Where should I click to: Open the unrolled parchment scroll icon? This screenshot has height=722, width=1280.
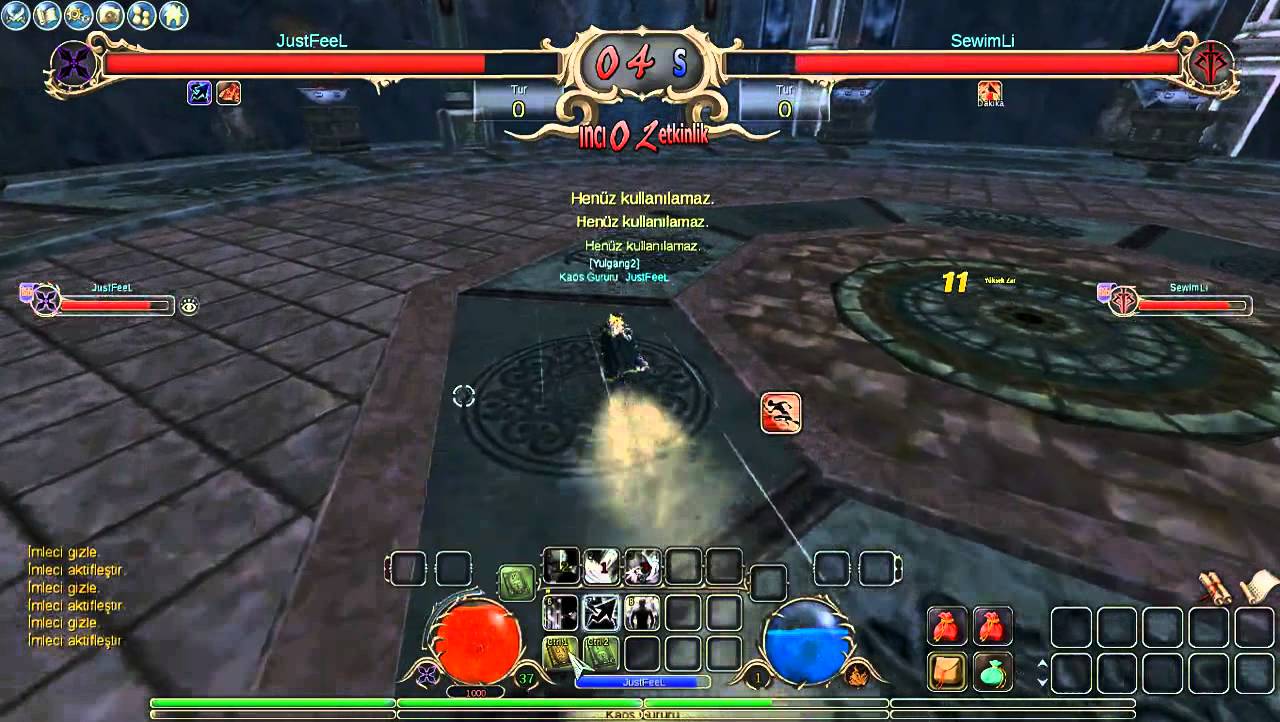point(1259,586)
